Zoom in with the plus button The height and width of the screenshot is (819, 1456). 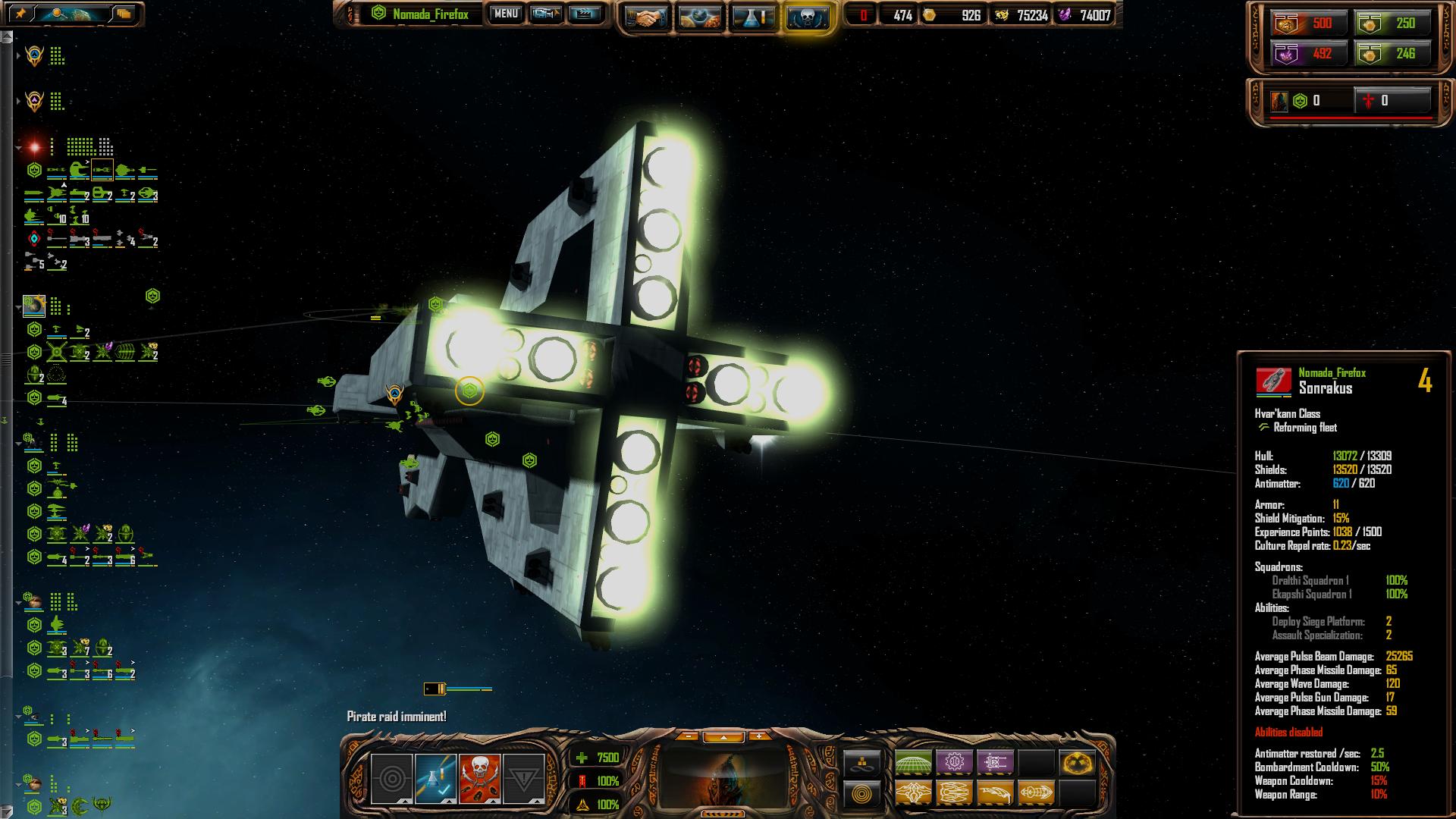pyautogui.click(x=758, y=736)
